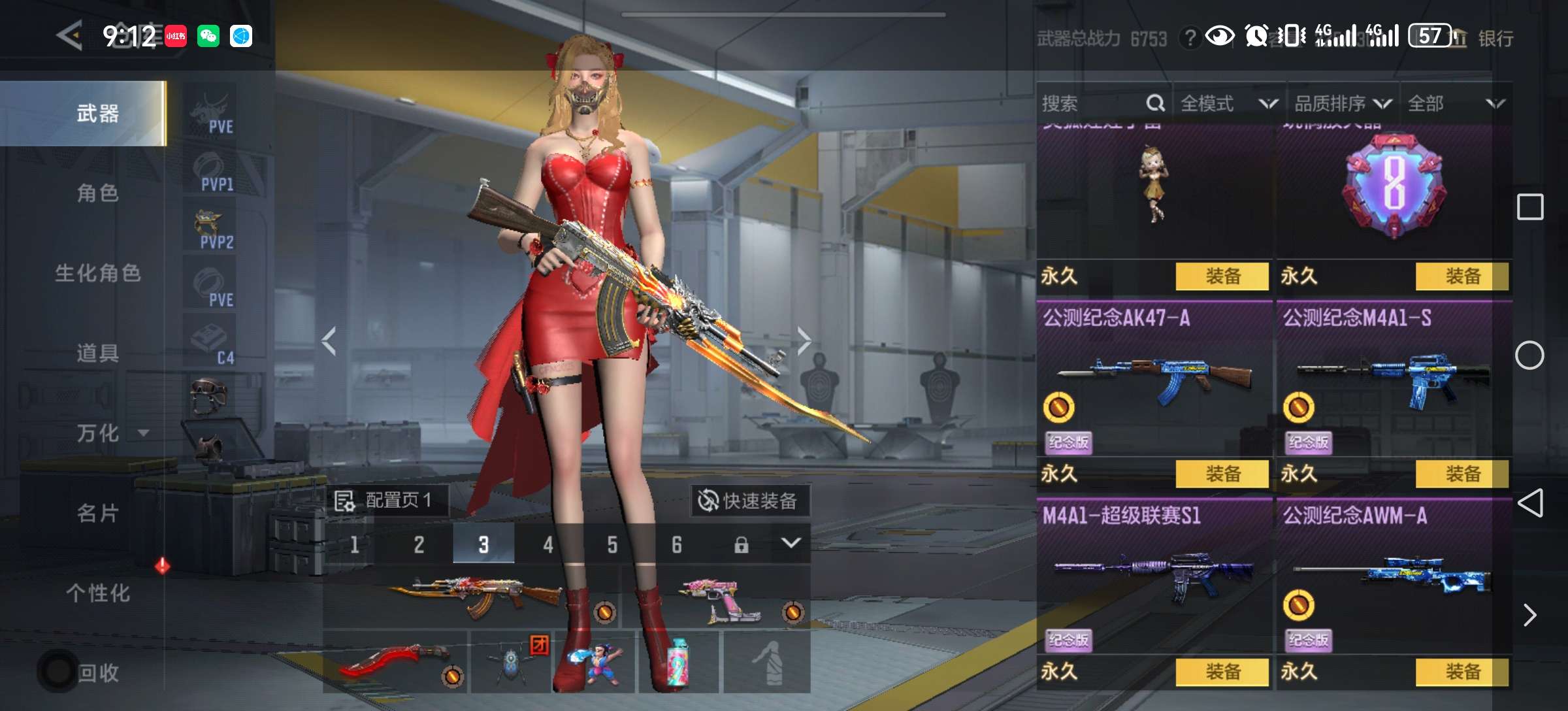Switch to the 角色 character tab
The width and height of the screenshot is (1568, 711).
[x=98, y=193]
